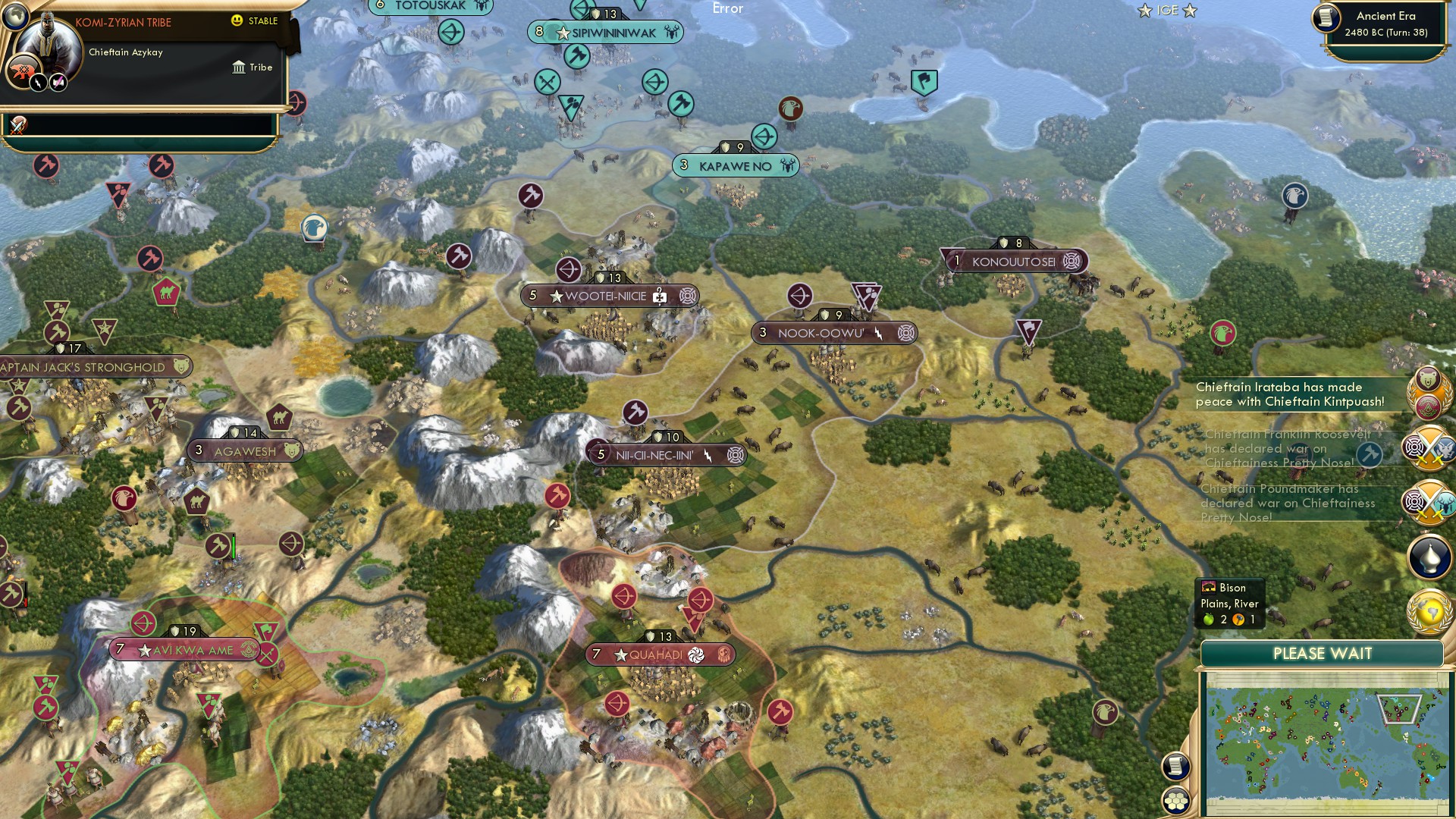
Task: Select the axe warrior icon near Sipiwininiwak
Action: point(579,56)
